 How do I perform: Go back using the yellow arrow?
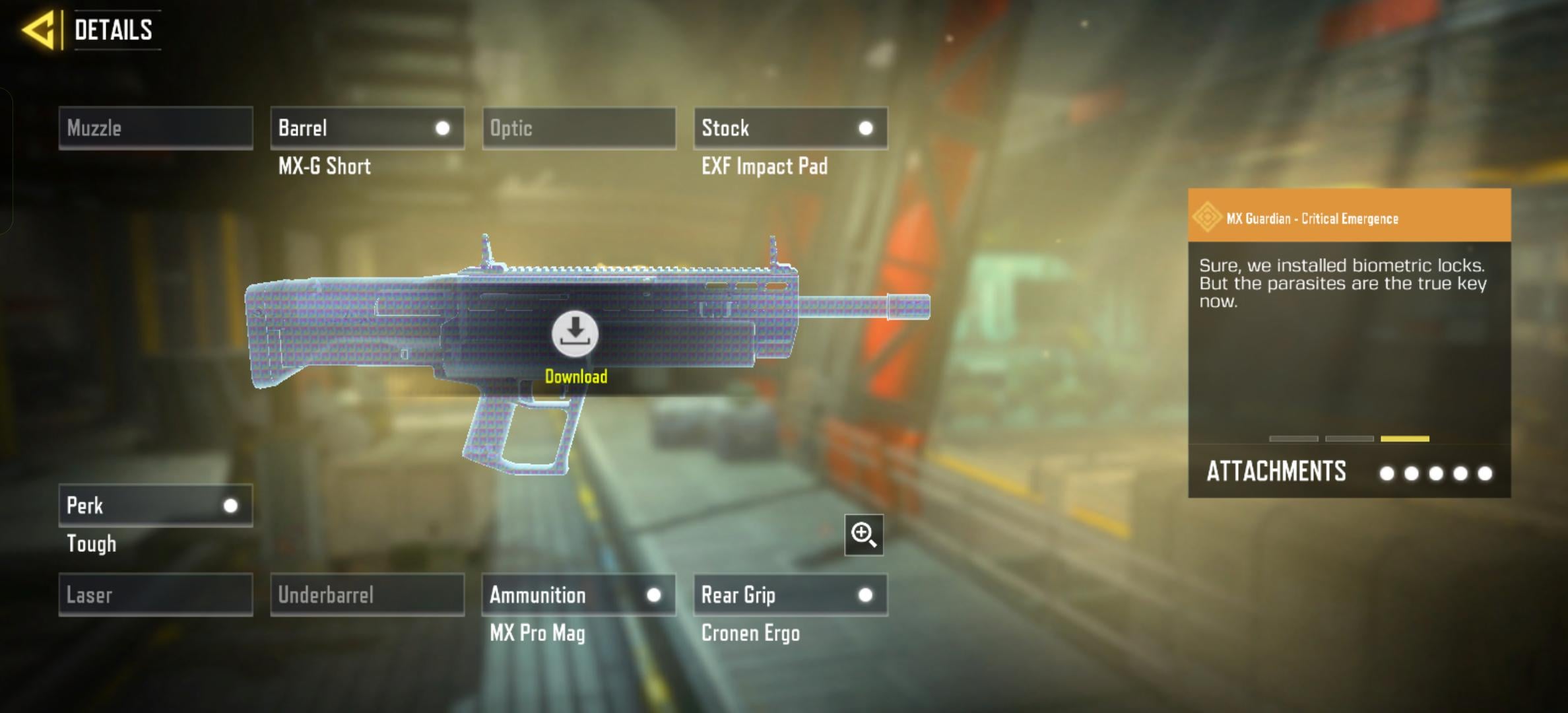[38, 30]
